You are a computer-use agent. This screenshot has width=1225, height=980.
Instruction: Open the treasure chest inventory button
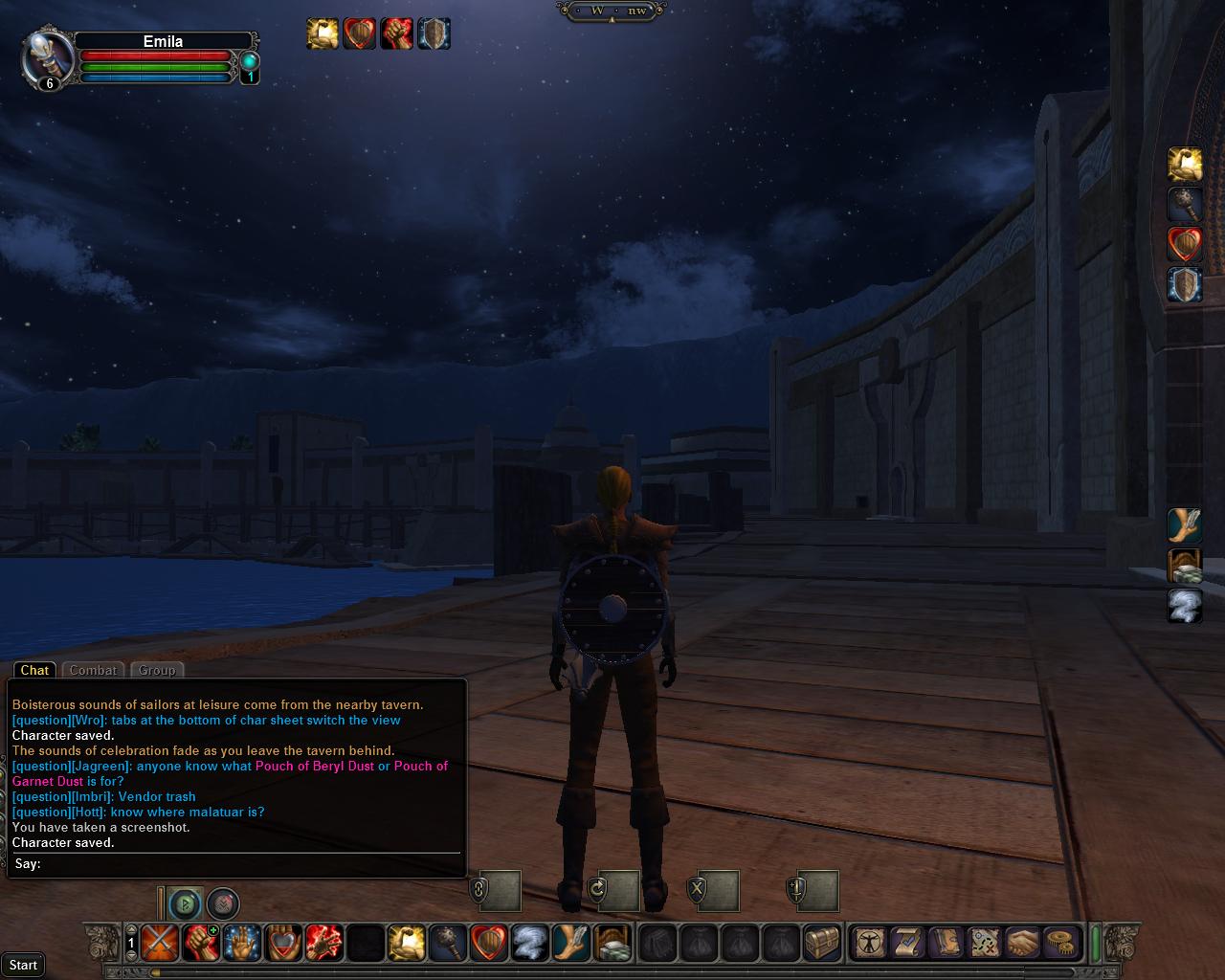tap(822, 944)
